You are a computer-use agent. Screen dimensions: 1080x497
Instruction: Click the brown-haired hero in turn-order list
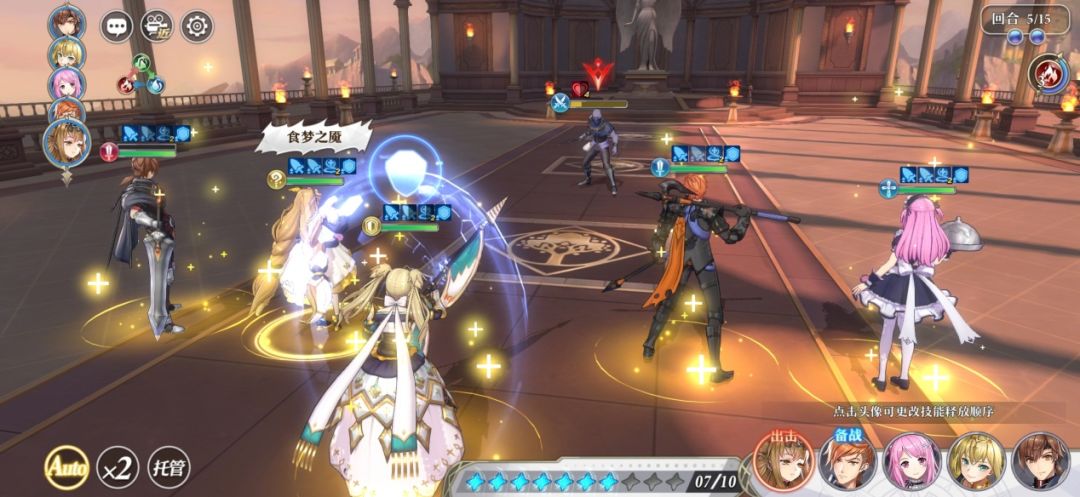click(67, 22)
